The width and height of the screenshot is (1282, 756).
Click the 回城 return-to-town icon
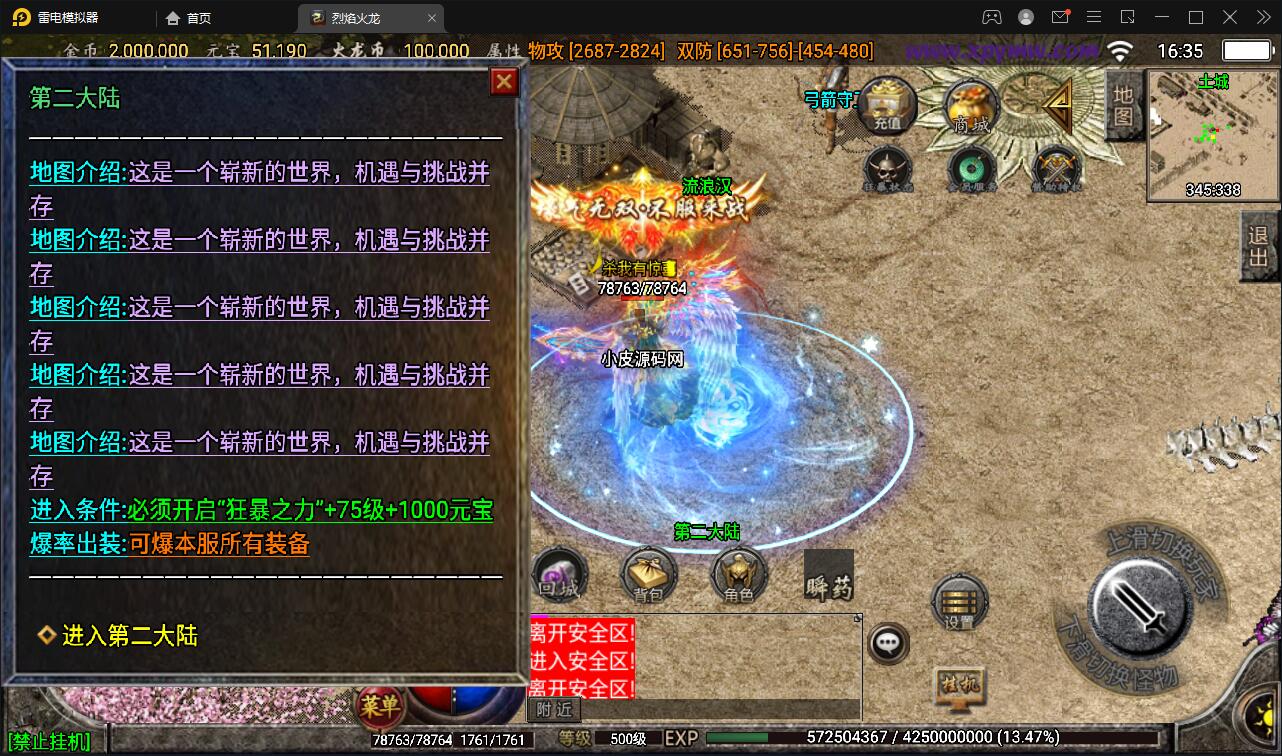point(556,575)
